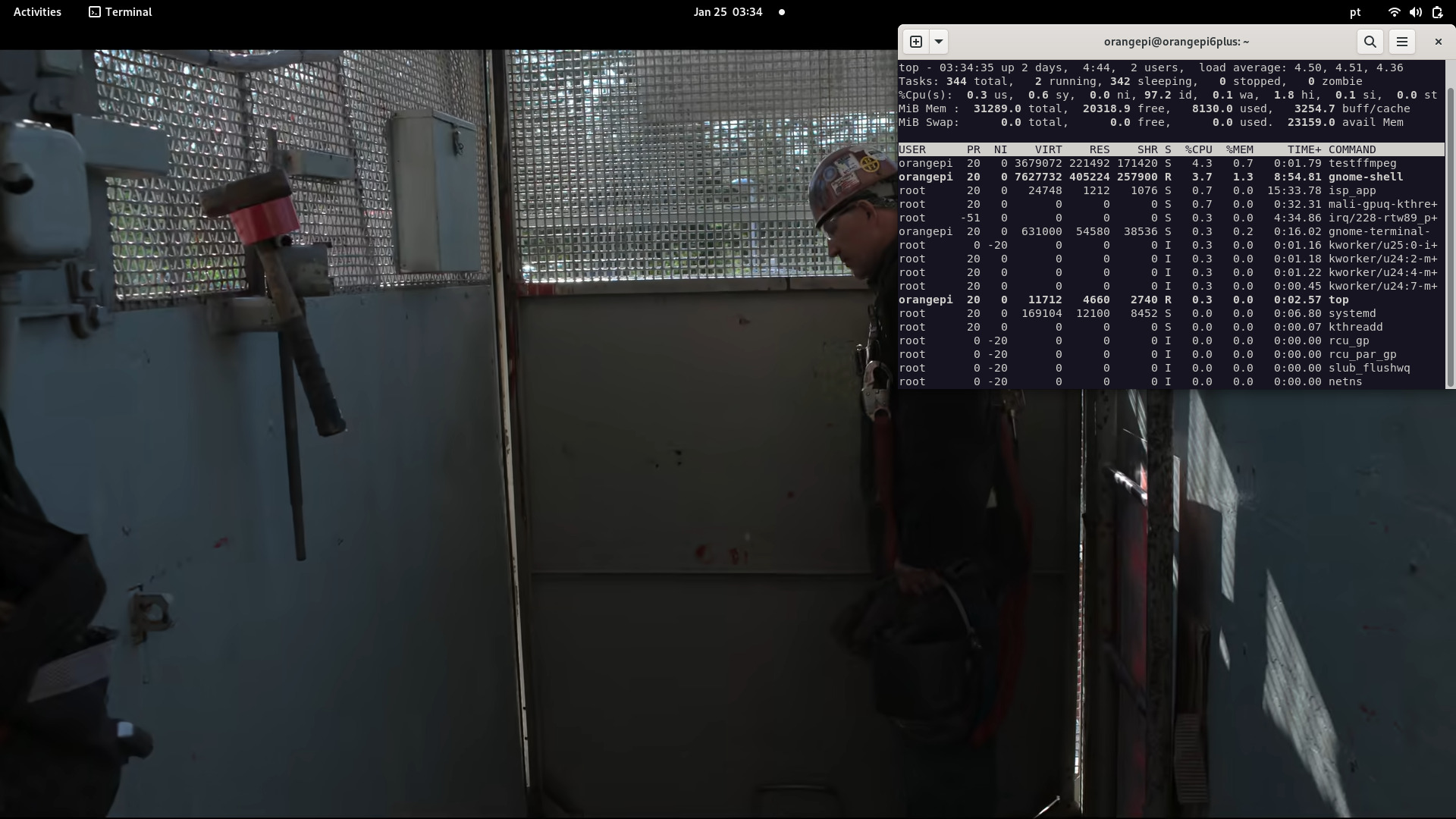
Task: Click the volume icon in the top bar
Action: pos(1415,11)
